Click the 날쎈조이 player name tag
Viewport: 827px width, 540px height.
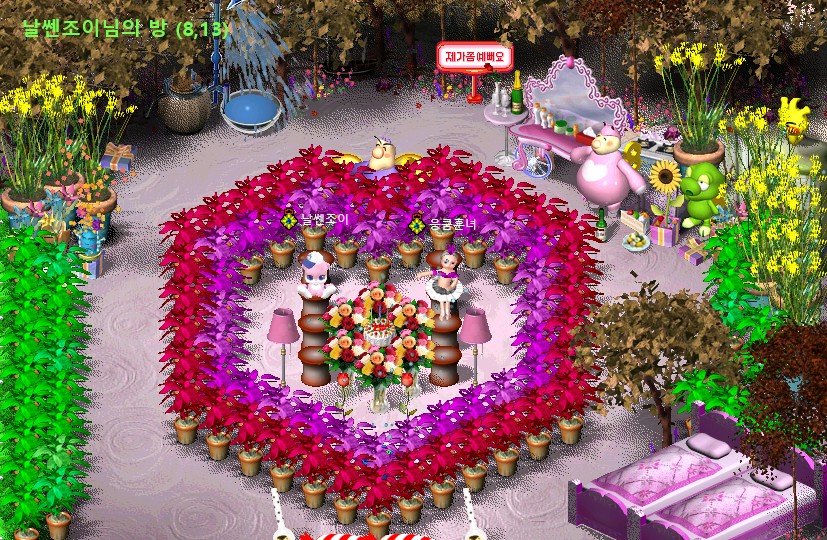[323, 219]
